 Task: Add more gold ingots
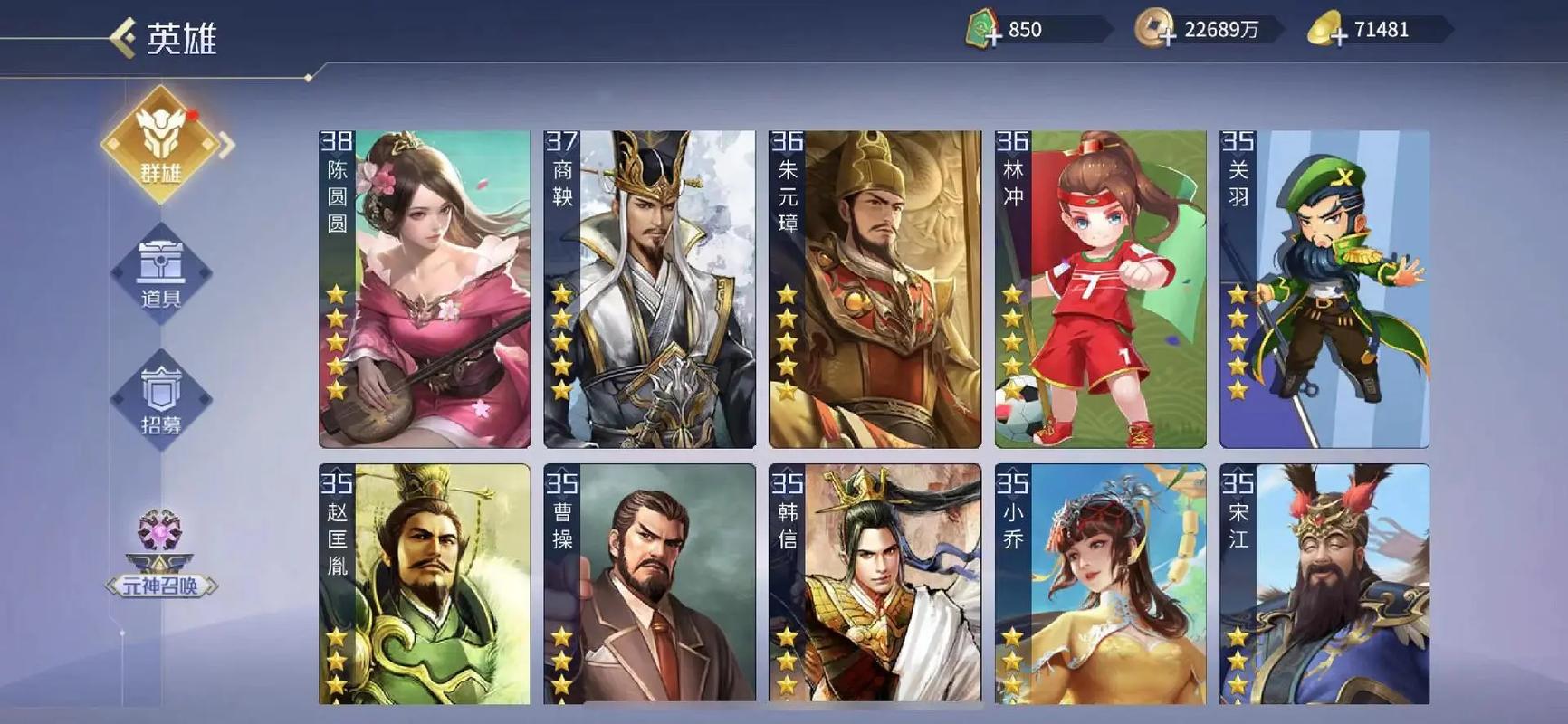coord(1337,33)
